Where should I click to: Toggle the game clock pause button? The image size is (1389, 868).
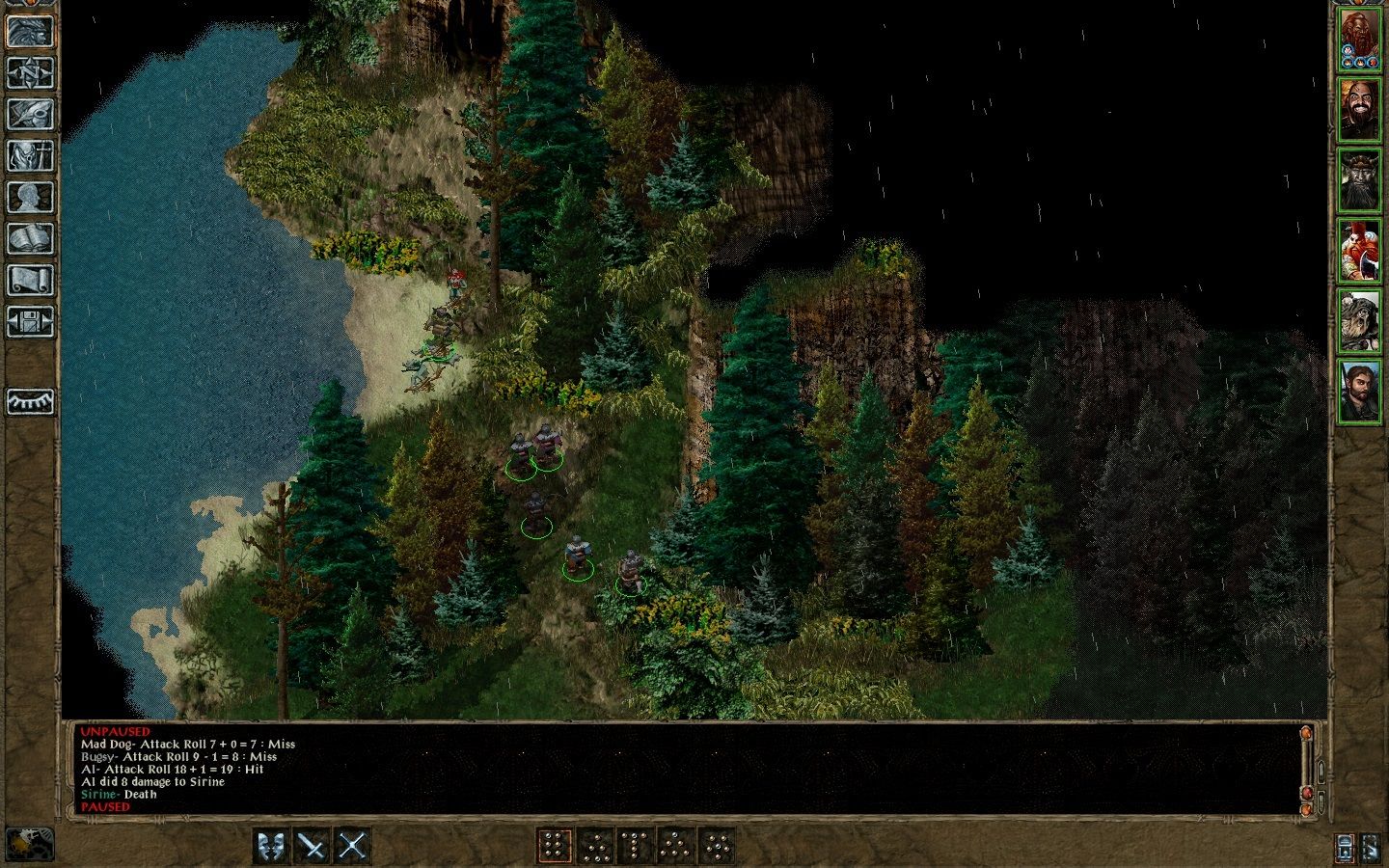click(29, 844)
